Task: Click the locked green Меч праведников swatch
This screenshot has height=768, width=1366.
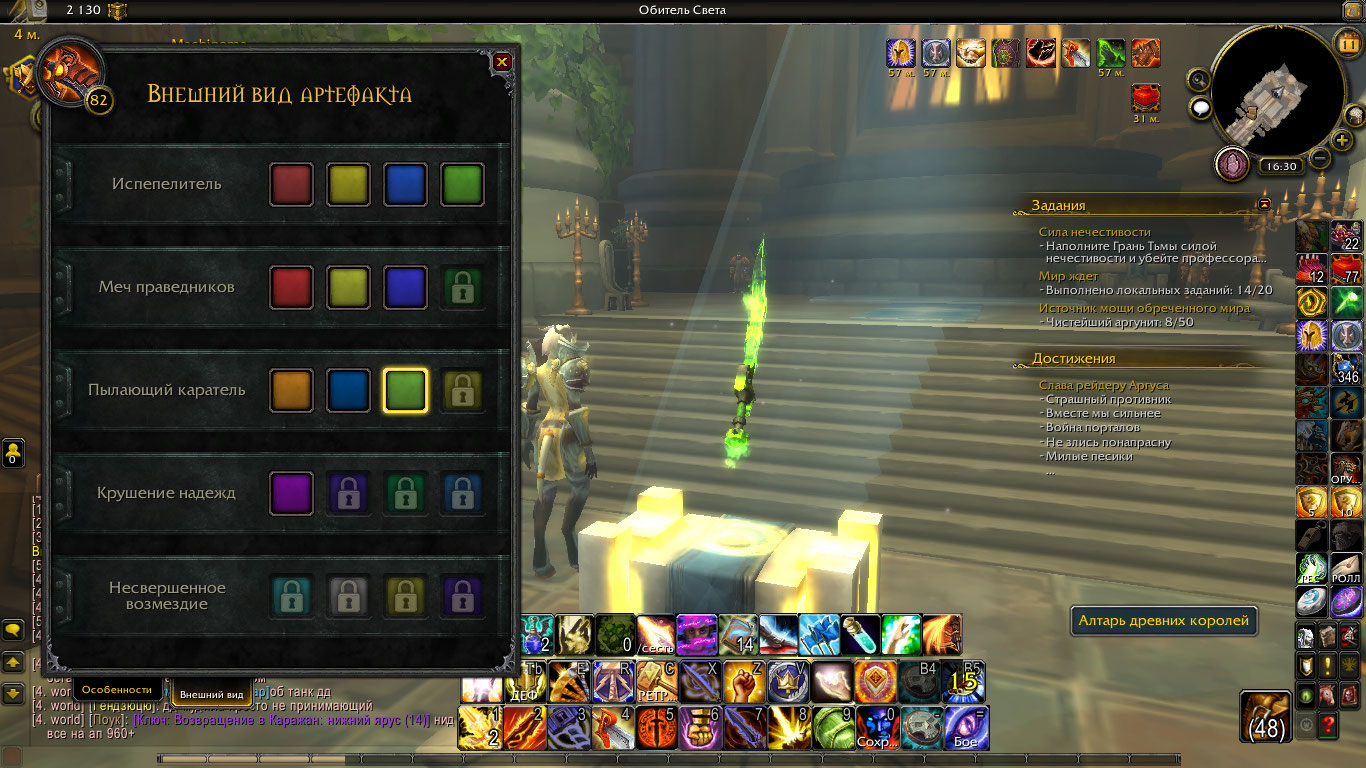Action: (x=462, y=288)
